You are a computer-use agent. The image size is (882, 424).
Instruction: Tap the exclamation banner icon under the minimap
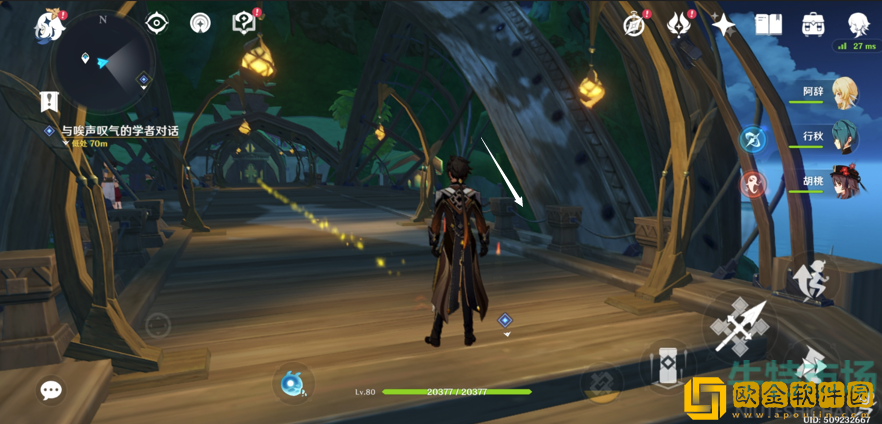click(x=49, y=101)
